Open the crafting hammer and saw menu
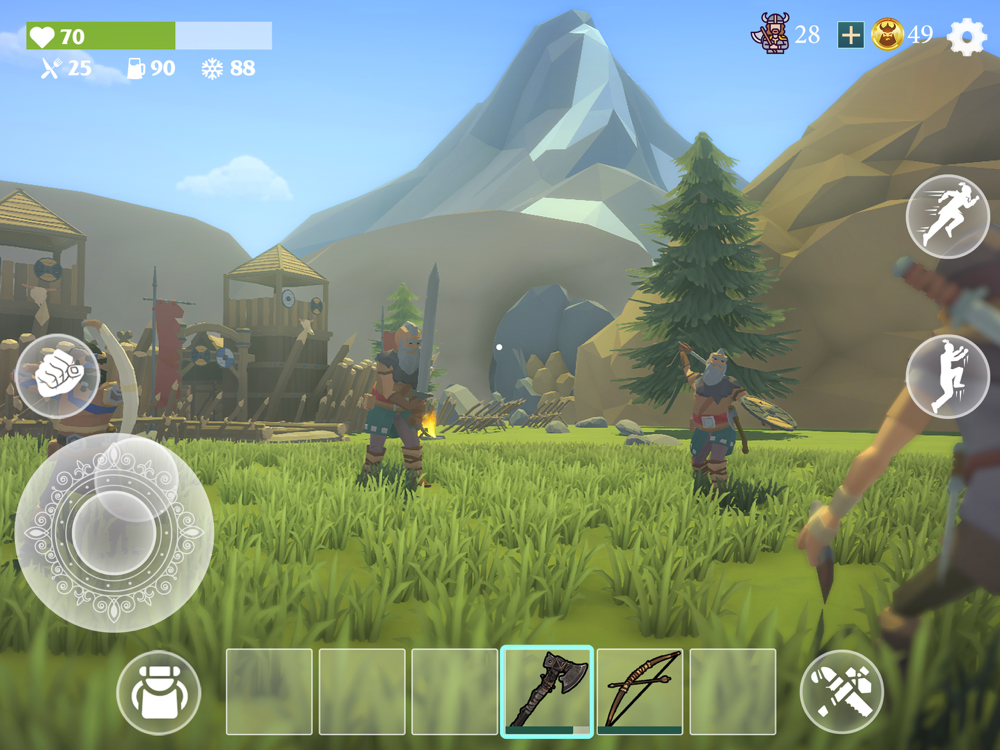Screen dimensions: 1000x750 842,692
